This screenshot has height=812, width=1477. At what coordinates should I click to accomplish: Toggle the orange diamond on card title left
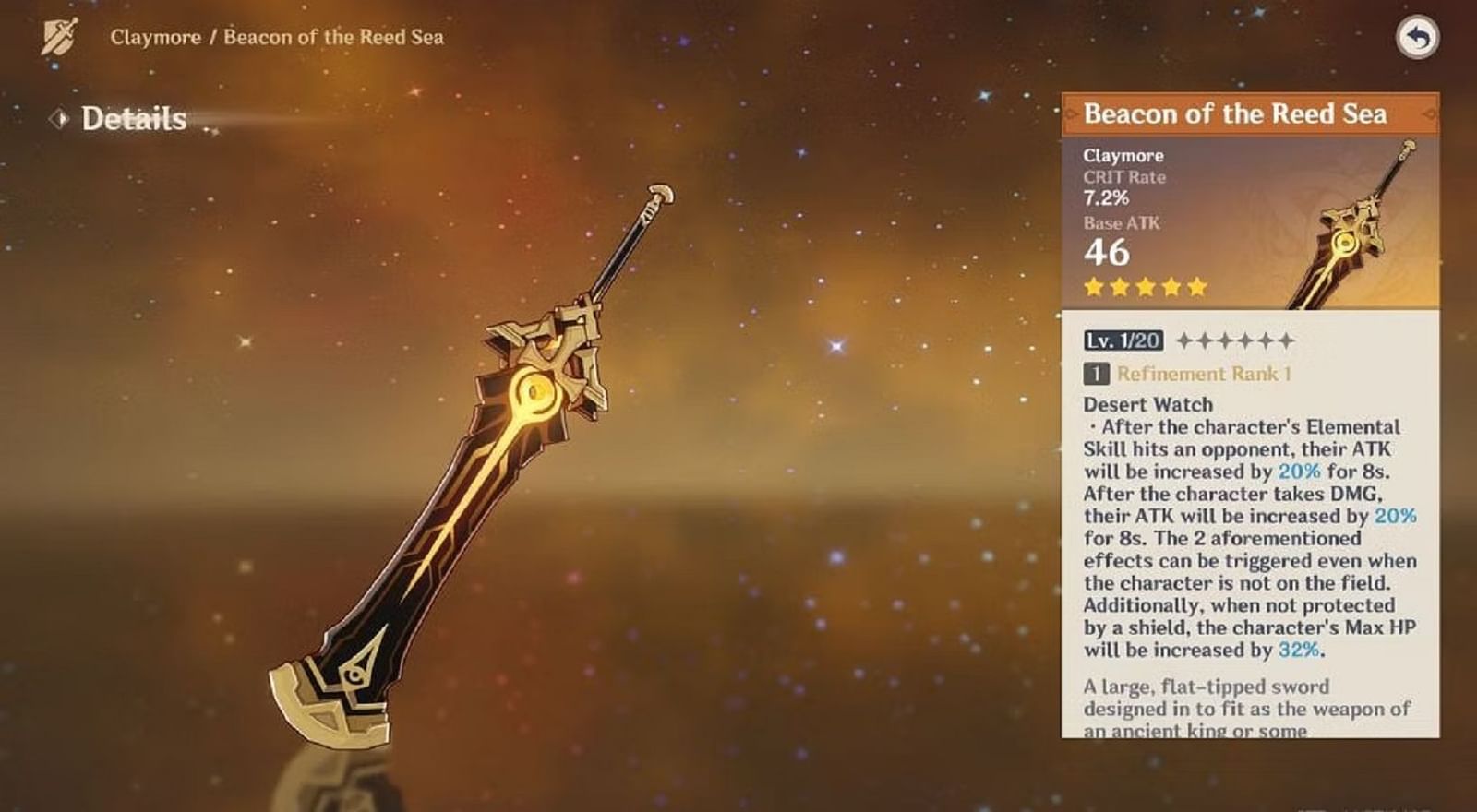[x=1072, y=114]
